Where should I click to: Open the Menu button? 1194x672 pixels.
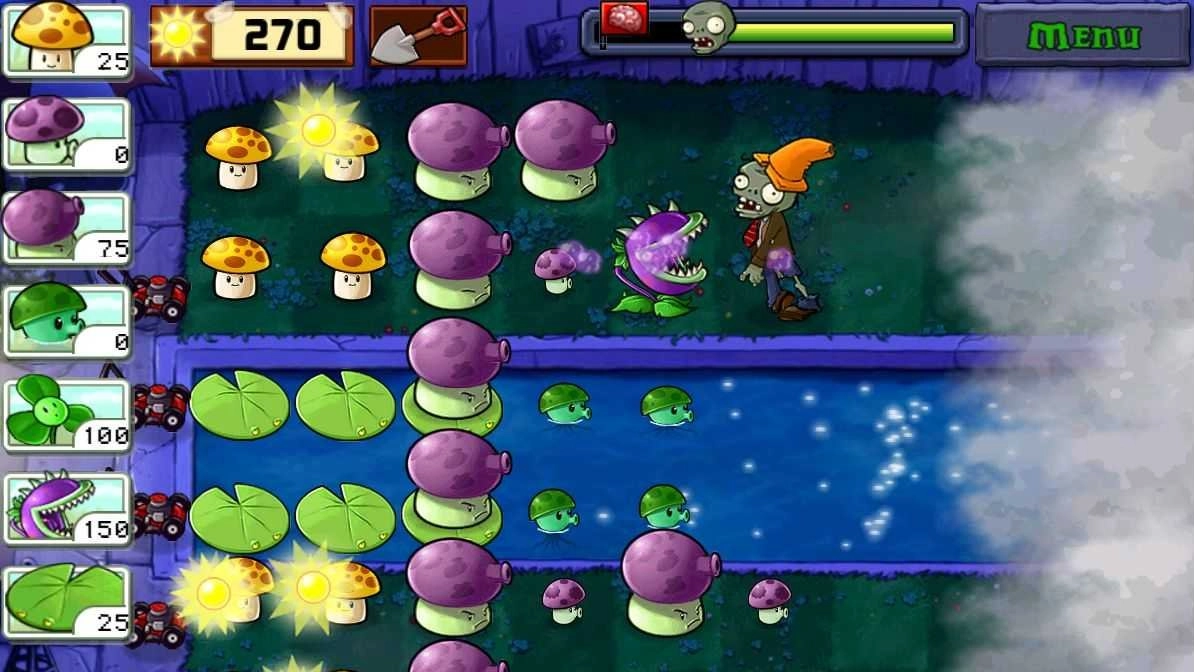coord(1084,37)
